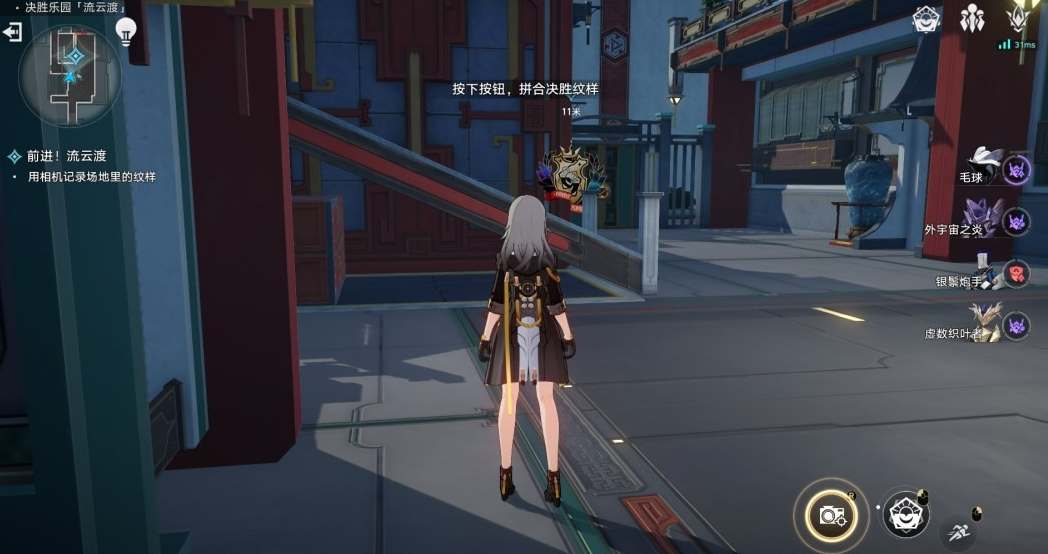
Task: Open the 前进！流云渡 quest tracker
Action: coord(66,156)
